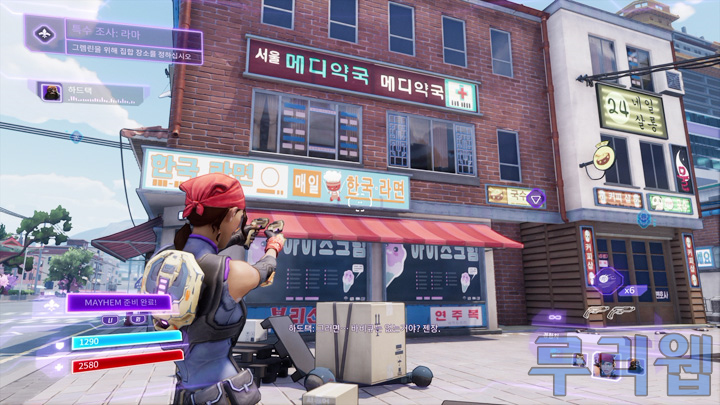
Task: Activate the MAYHEM ready ability banner
Action: pyautogui.click(x=119, y=300)
